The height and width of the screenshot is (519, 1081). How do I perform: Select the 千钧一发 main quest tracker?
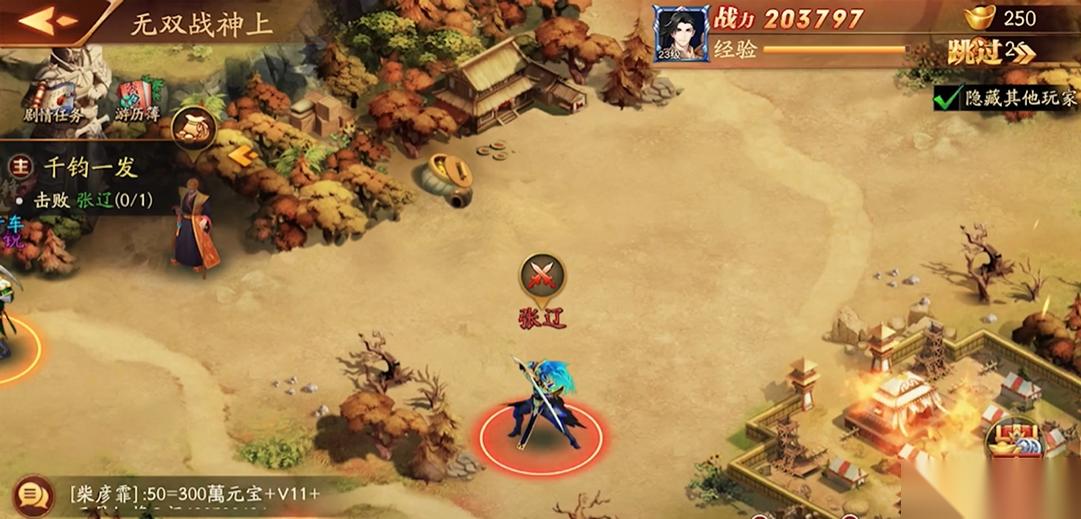click(90, 168)
